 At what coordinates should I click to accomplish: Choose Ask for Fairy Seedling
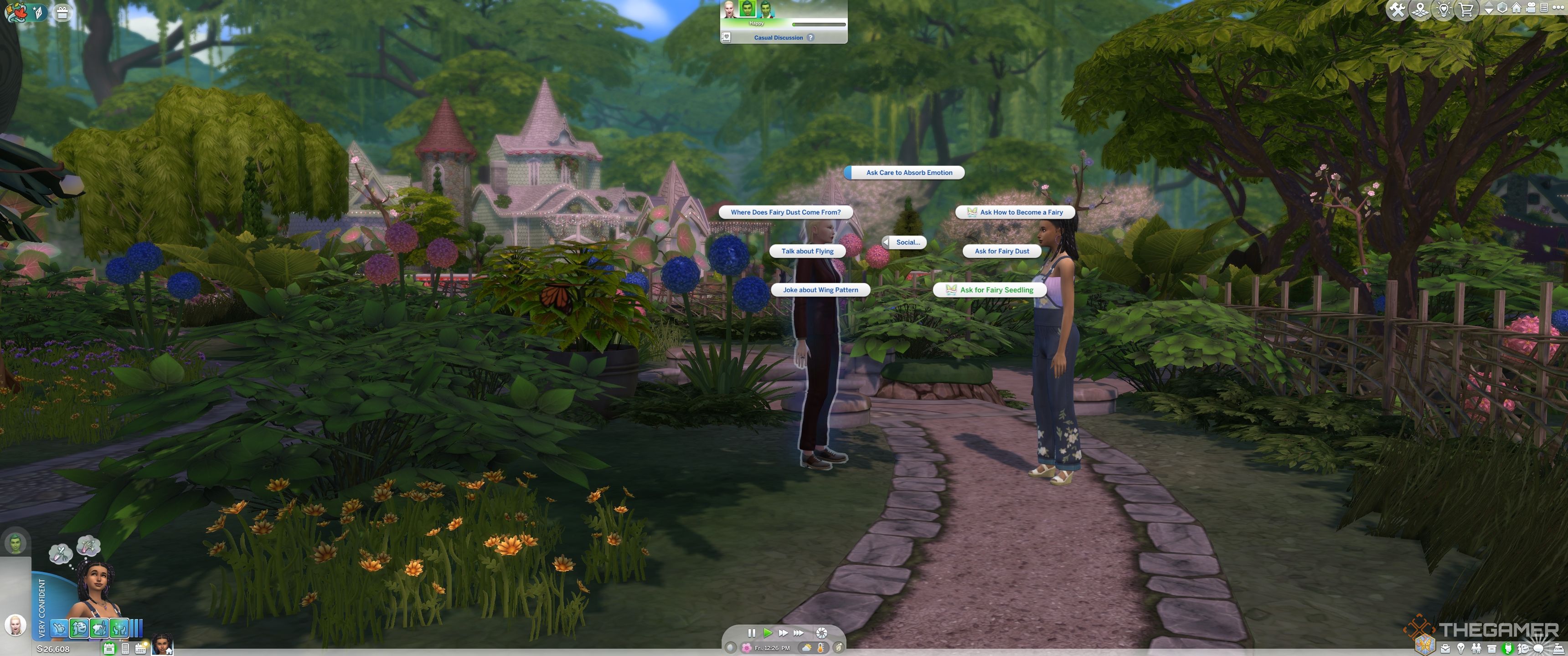click(x=996, y=290)
